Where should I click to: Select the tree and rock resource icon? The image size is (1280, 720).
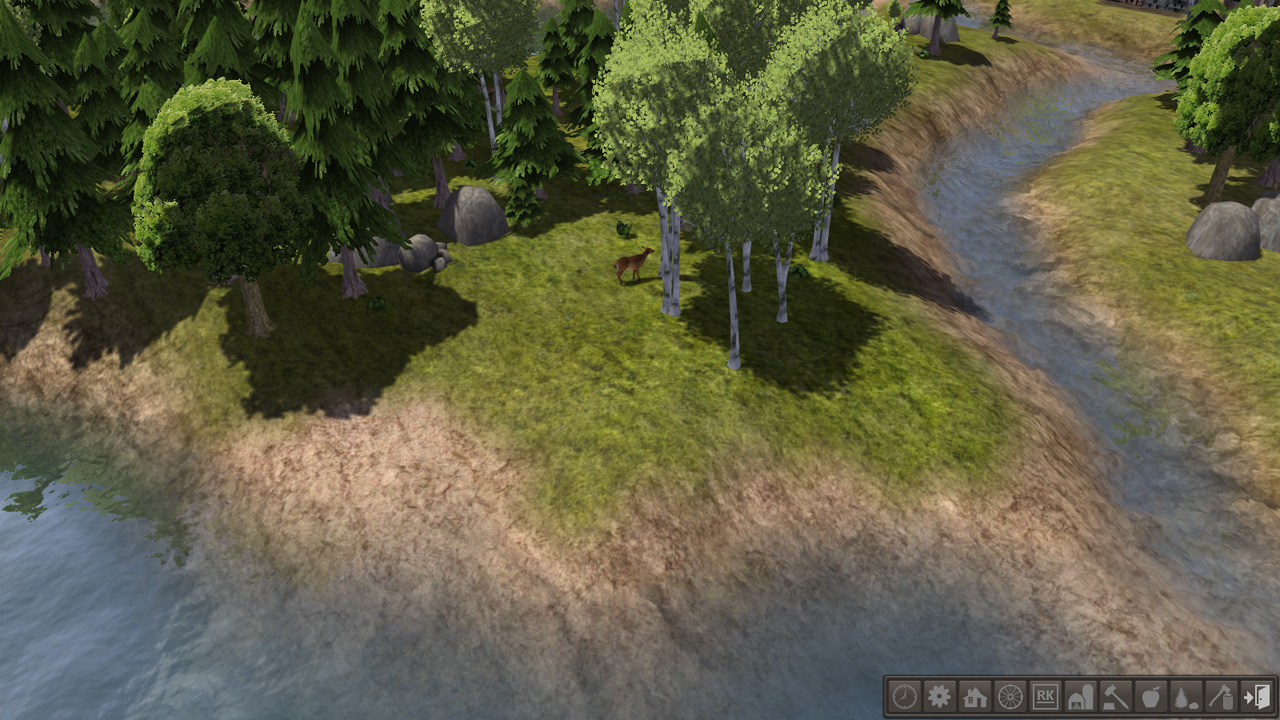(x=1185, y=696)
